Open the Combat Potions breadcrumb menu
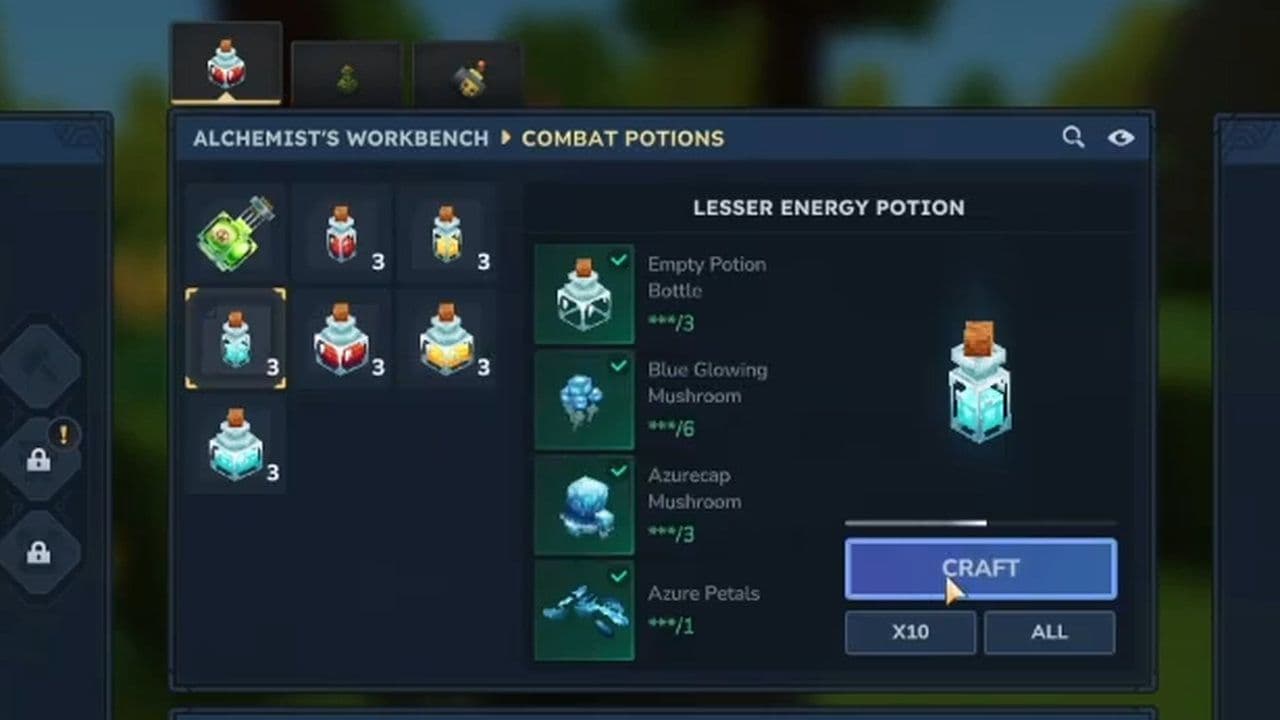This screenshot has width=1280, height=720. (620, 139)
